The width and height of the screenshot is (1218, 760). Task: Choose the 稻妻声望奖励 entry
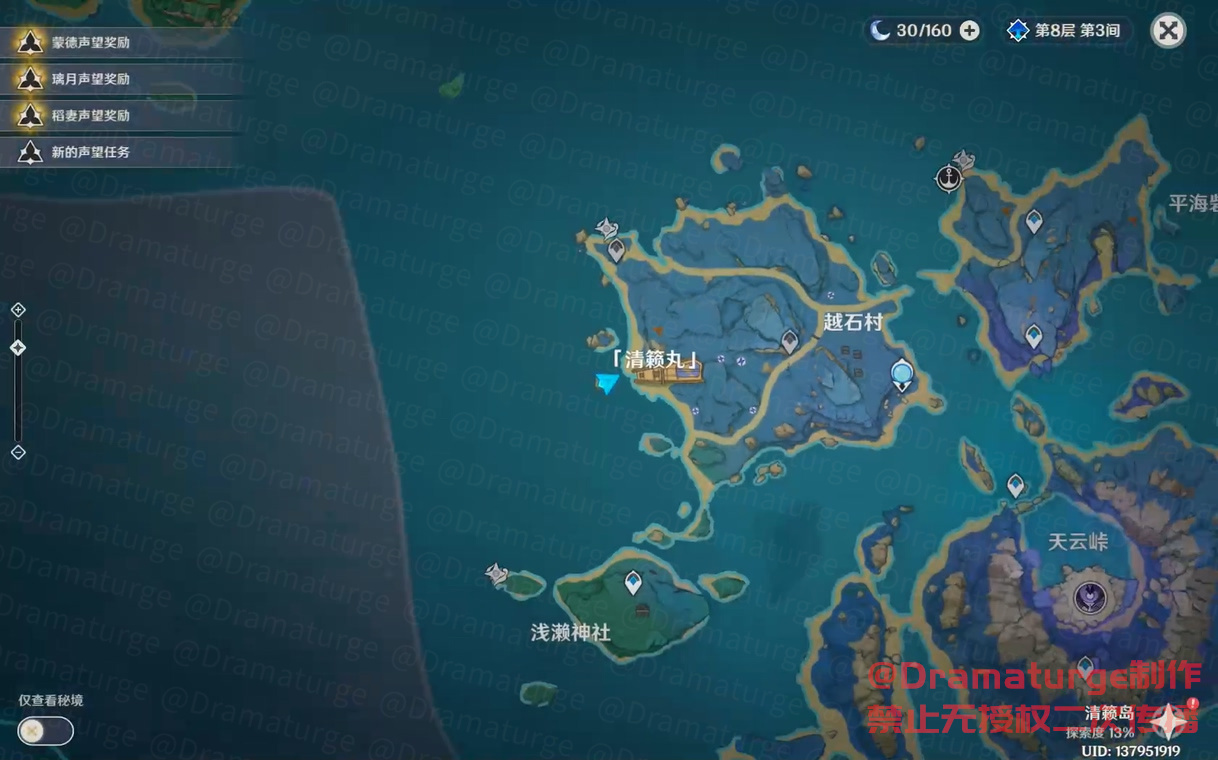tap(90, 116)
